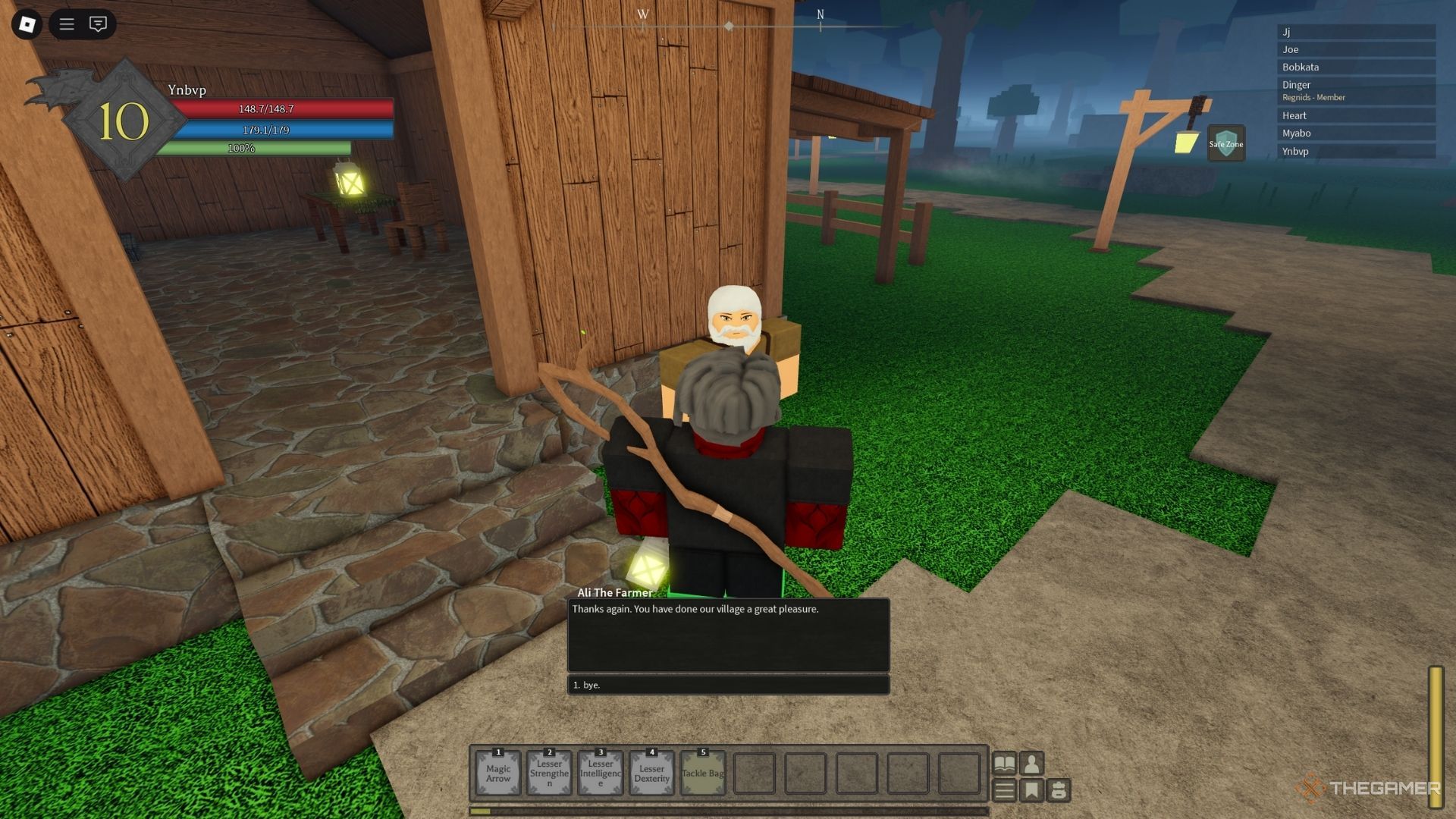The width and height of the screenshot is (1456, 819).
Task: Activate Lesser Strengthen from the hotbar
Action: tap(549, 771)
